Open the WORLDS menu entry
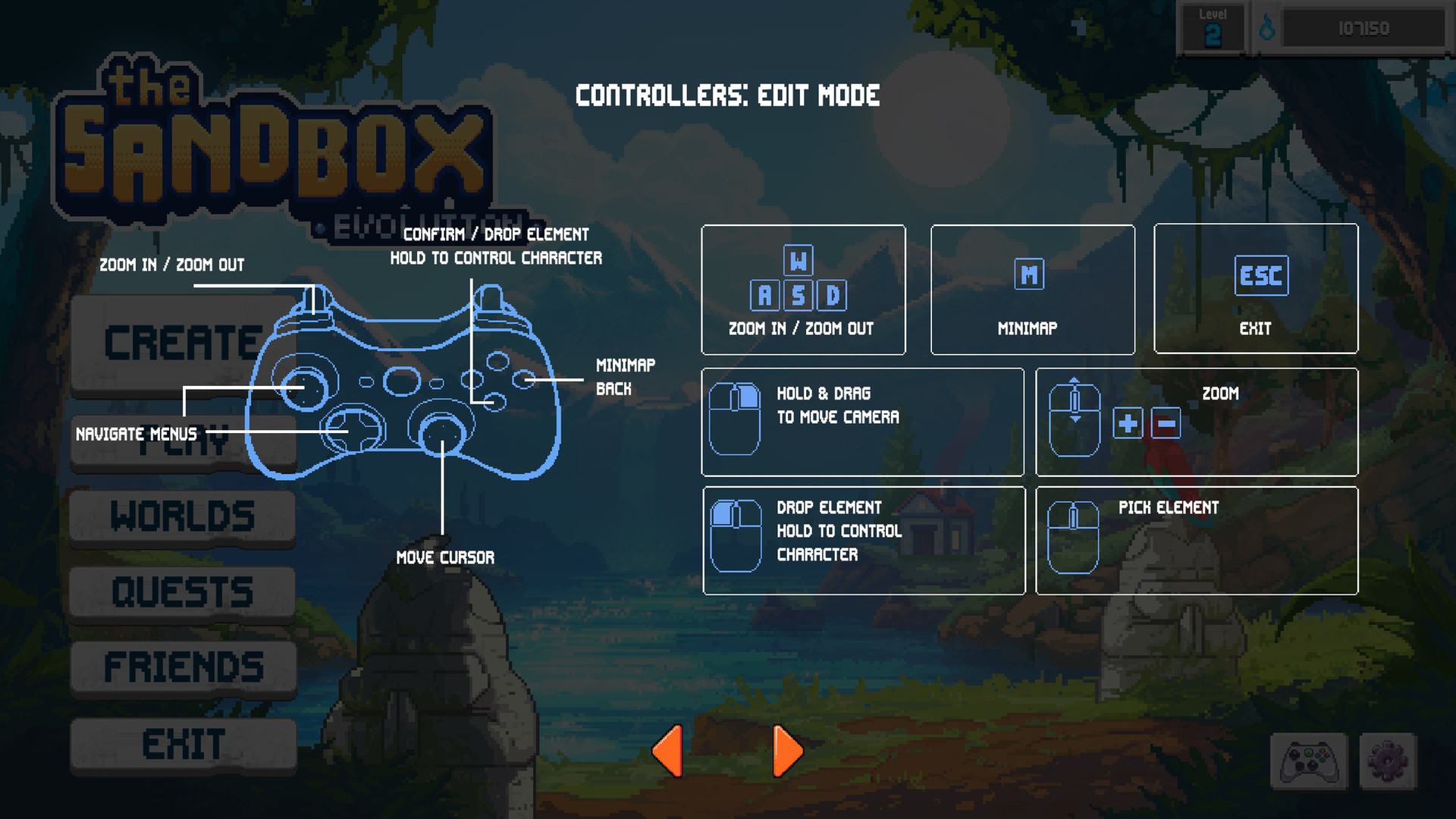 [182, 516]
